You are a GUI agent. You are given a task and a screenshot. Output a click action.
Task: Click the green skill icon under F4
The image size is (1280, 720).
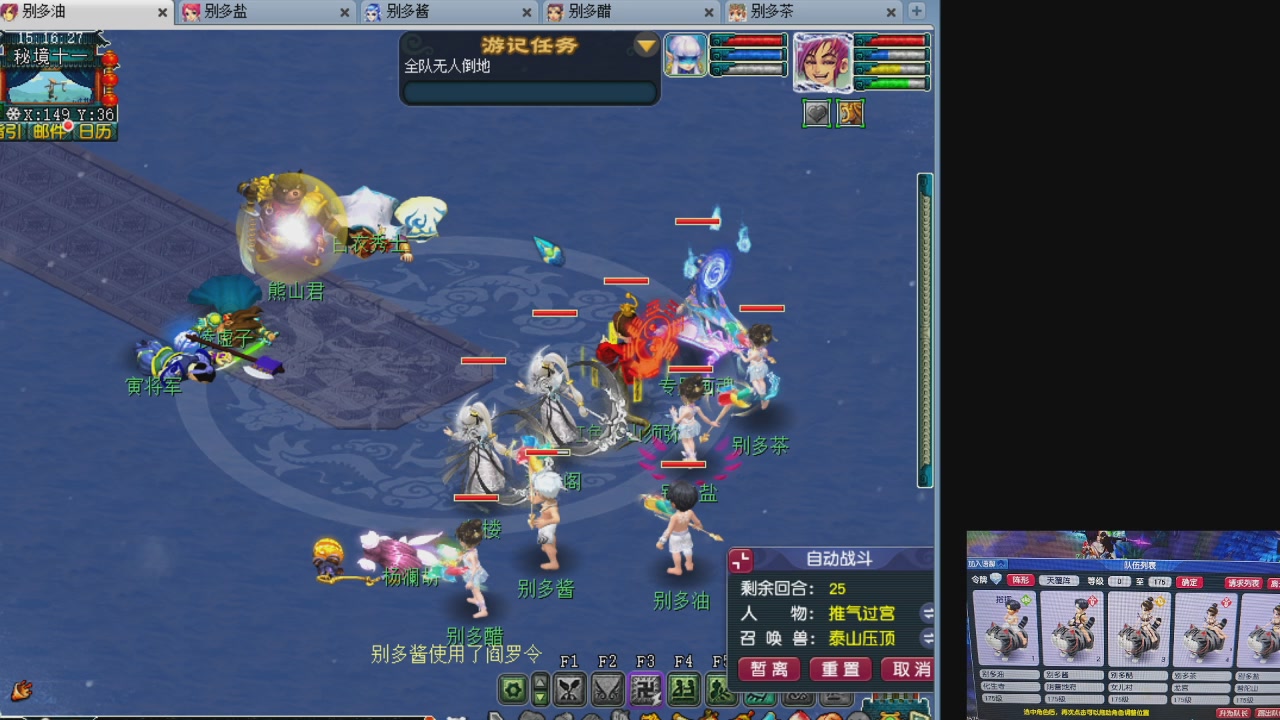pos(682,690)
